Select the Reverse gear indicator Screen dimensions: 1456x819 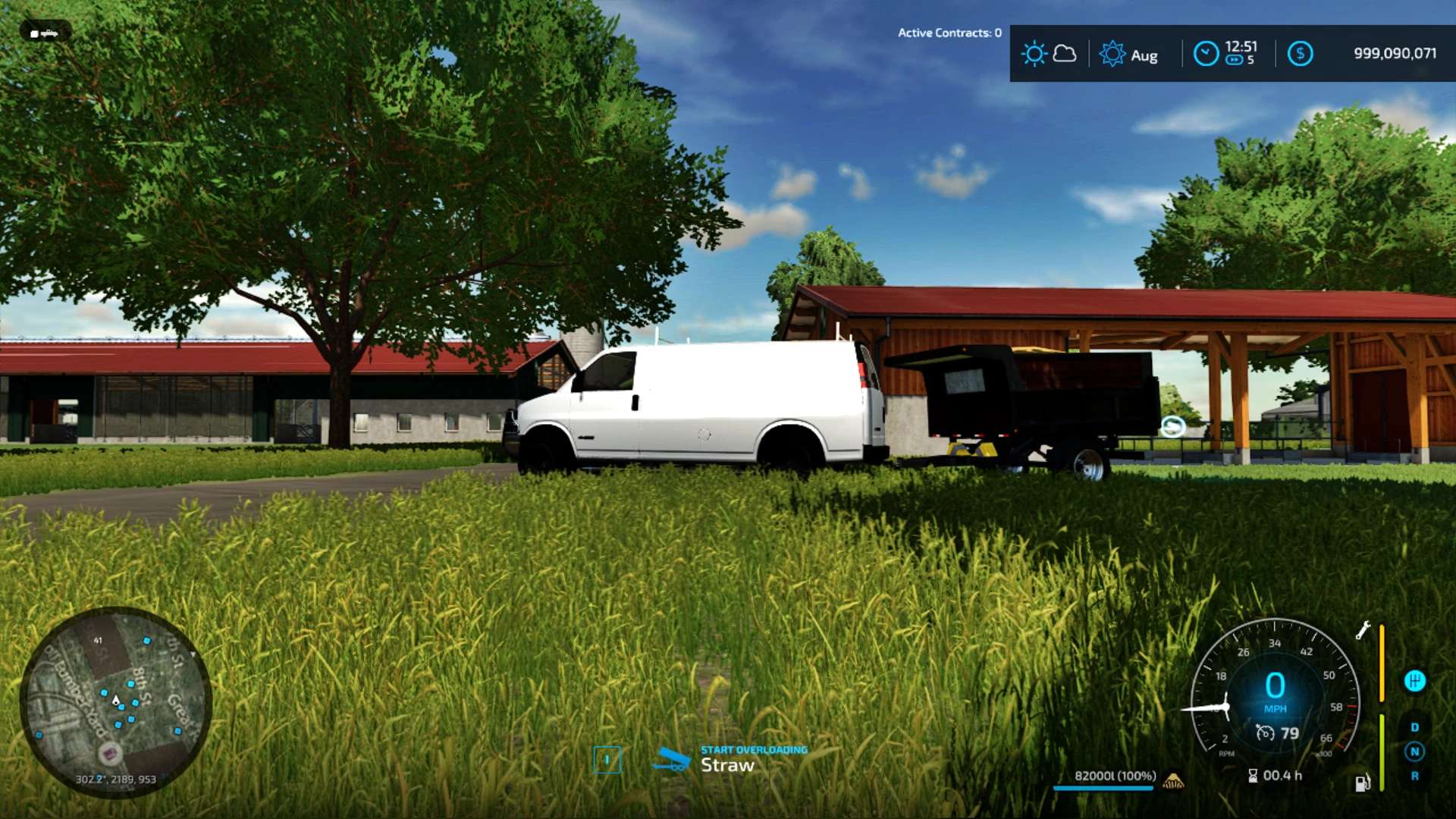pos(1414,776)
